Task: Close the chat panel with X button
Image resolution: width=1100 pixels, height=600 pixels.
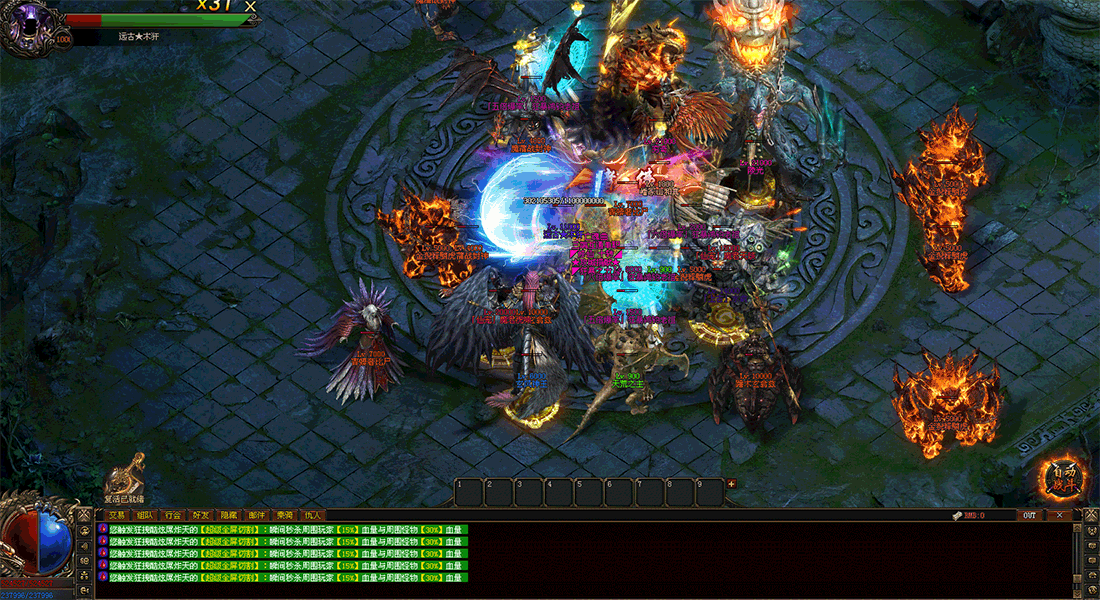Action: tap(1059, 515)
